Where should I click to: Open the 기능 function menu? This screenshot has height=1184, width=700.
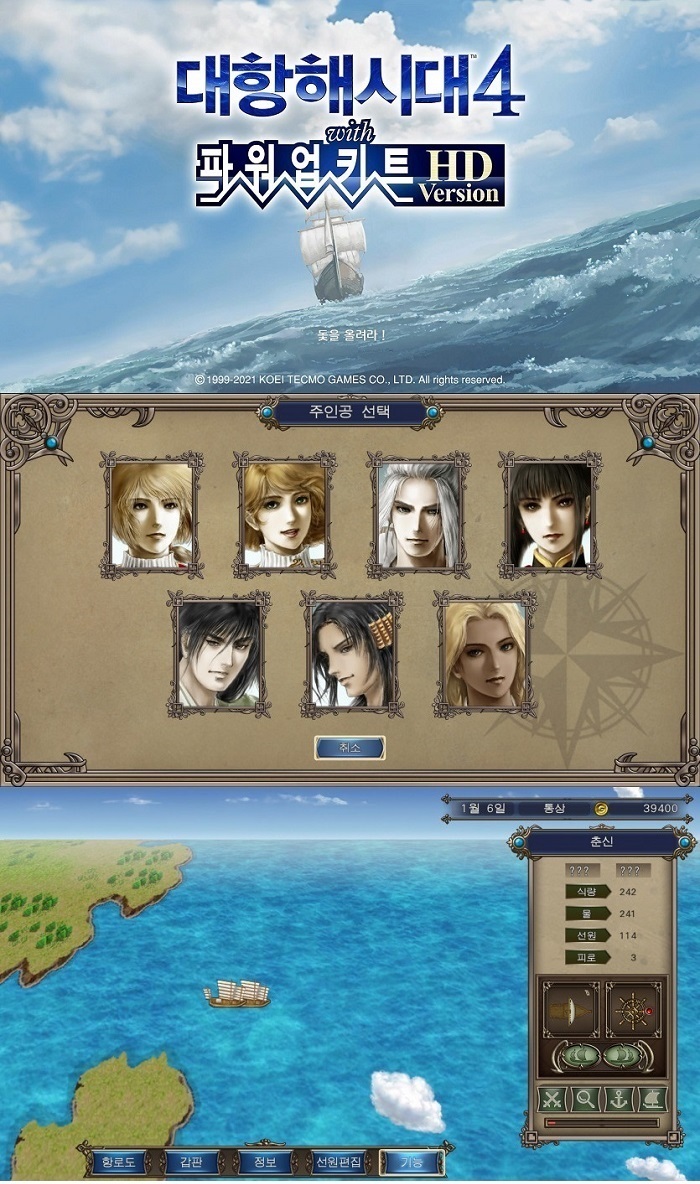point(411,1162)
